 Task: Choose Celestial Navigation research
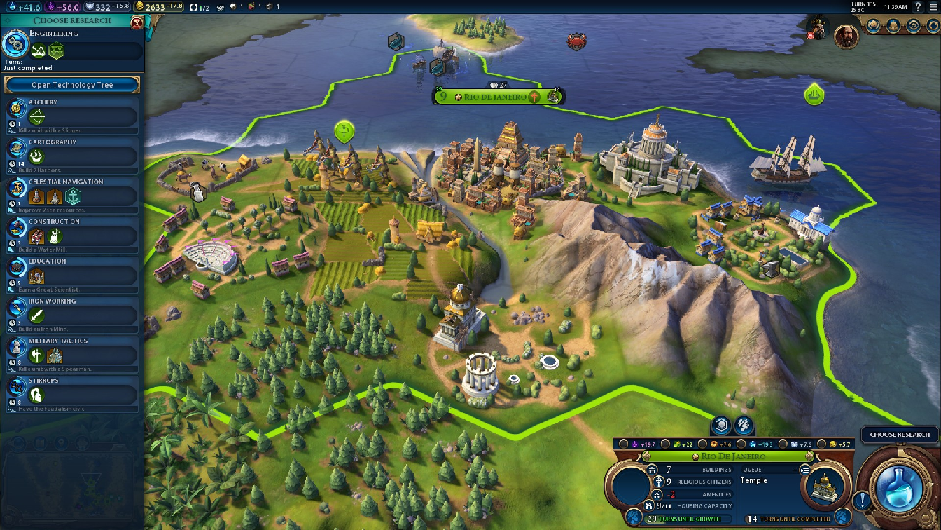(x=72, y=195)
